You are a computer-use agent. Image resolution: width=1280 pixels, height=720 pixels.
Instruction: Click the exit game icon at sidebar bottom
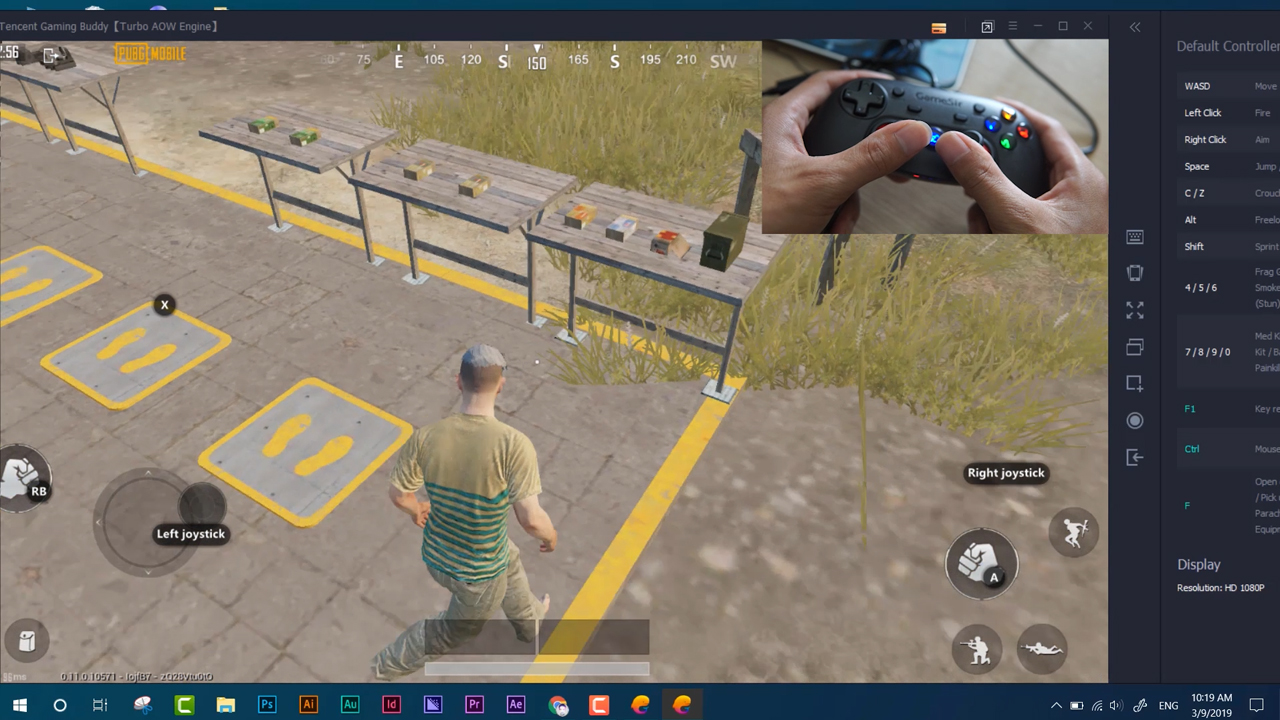(1134, 457)
